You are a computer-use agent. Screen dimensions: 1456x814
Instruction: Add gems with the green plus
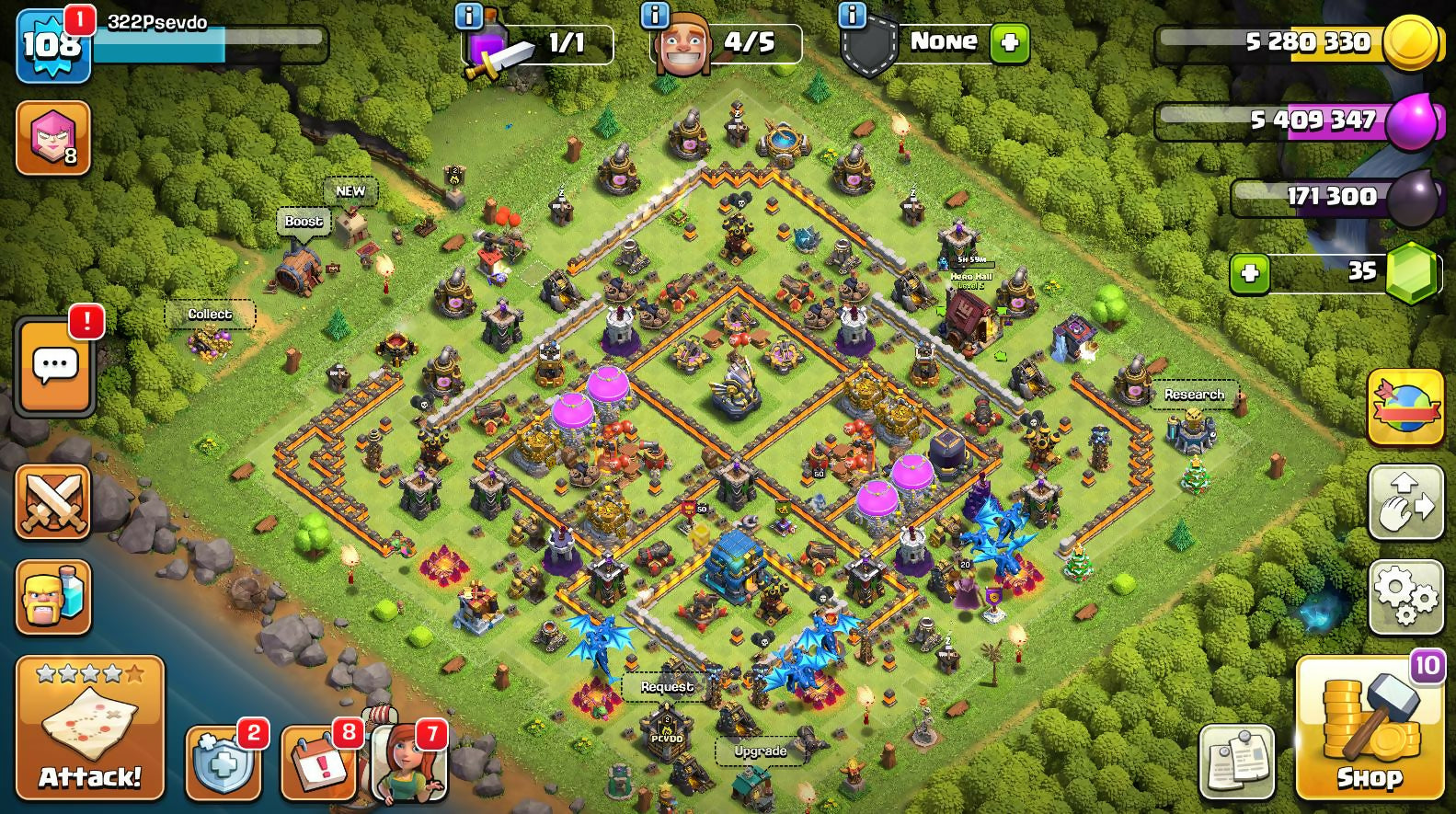click(x=1249, y=273)
